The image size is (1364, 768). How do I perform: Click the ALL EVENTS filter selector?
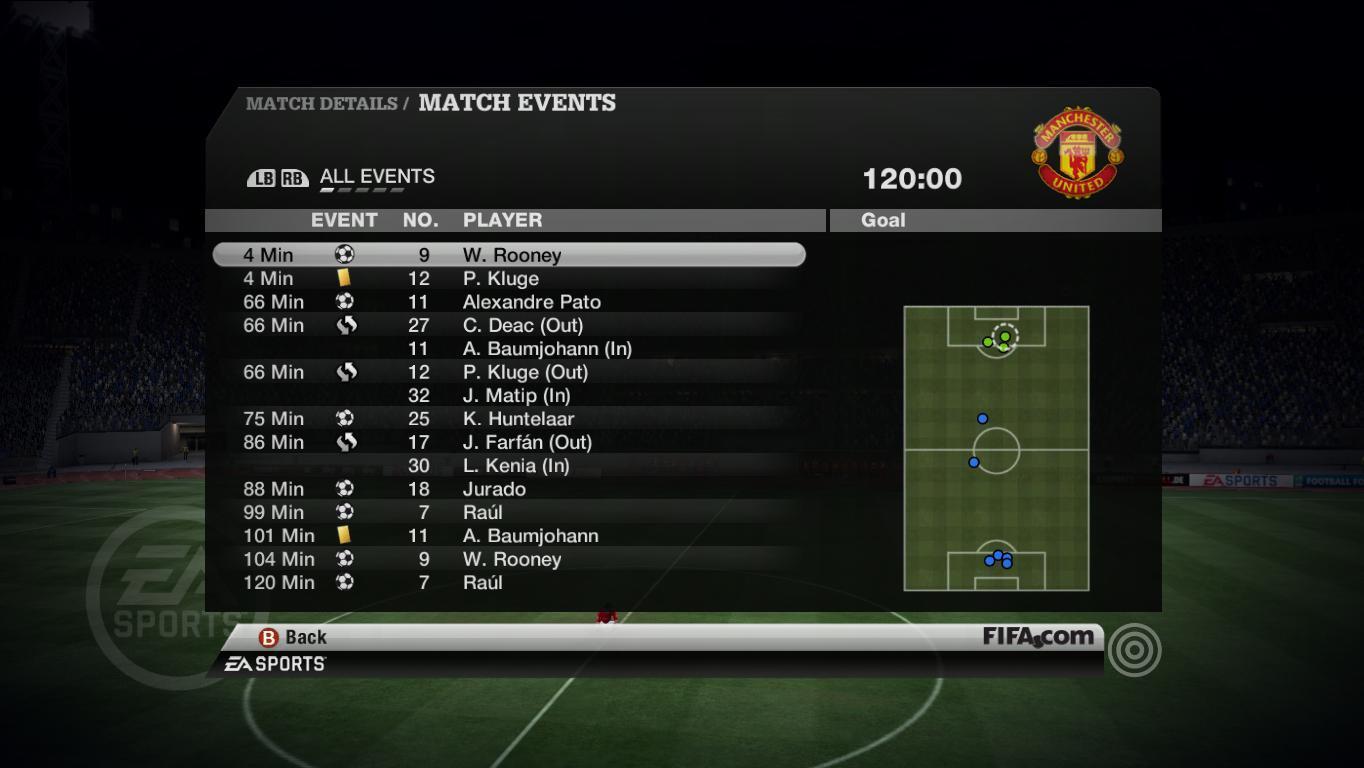tap(377, 177)
